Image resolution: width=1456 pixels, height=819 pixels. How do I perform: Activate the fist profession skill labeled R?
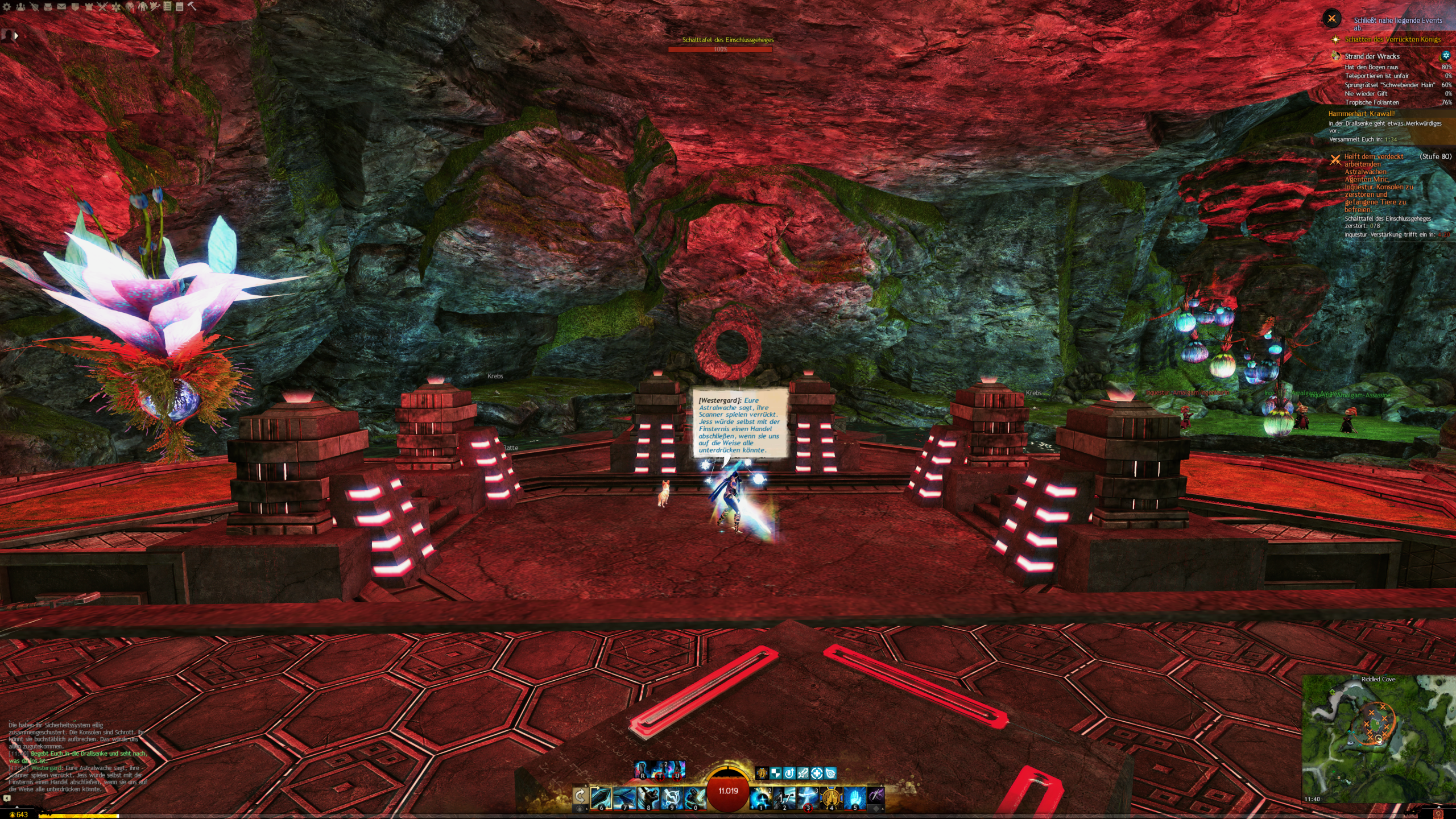point(642,770)
